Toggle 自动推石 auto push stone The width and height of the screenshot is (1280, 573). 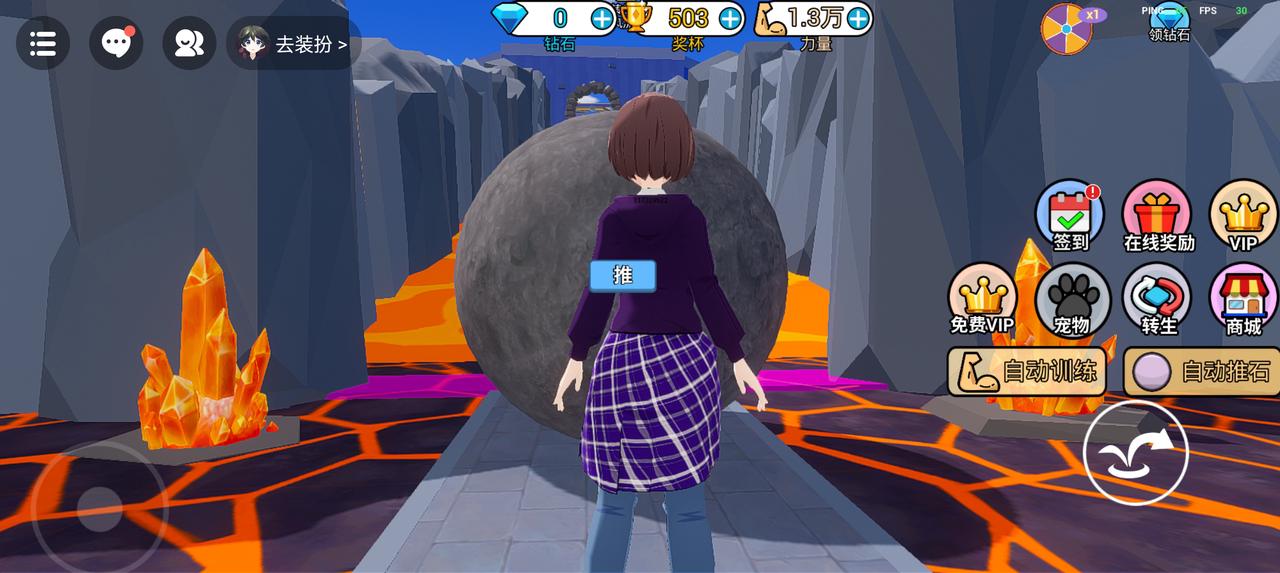point(1203,372)
